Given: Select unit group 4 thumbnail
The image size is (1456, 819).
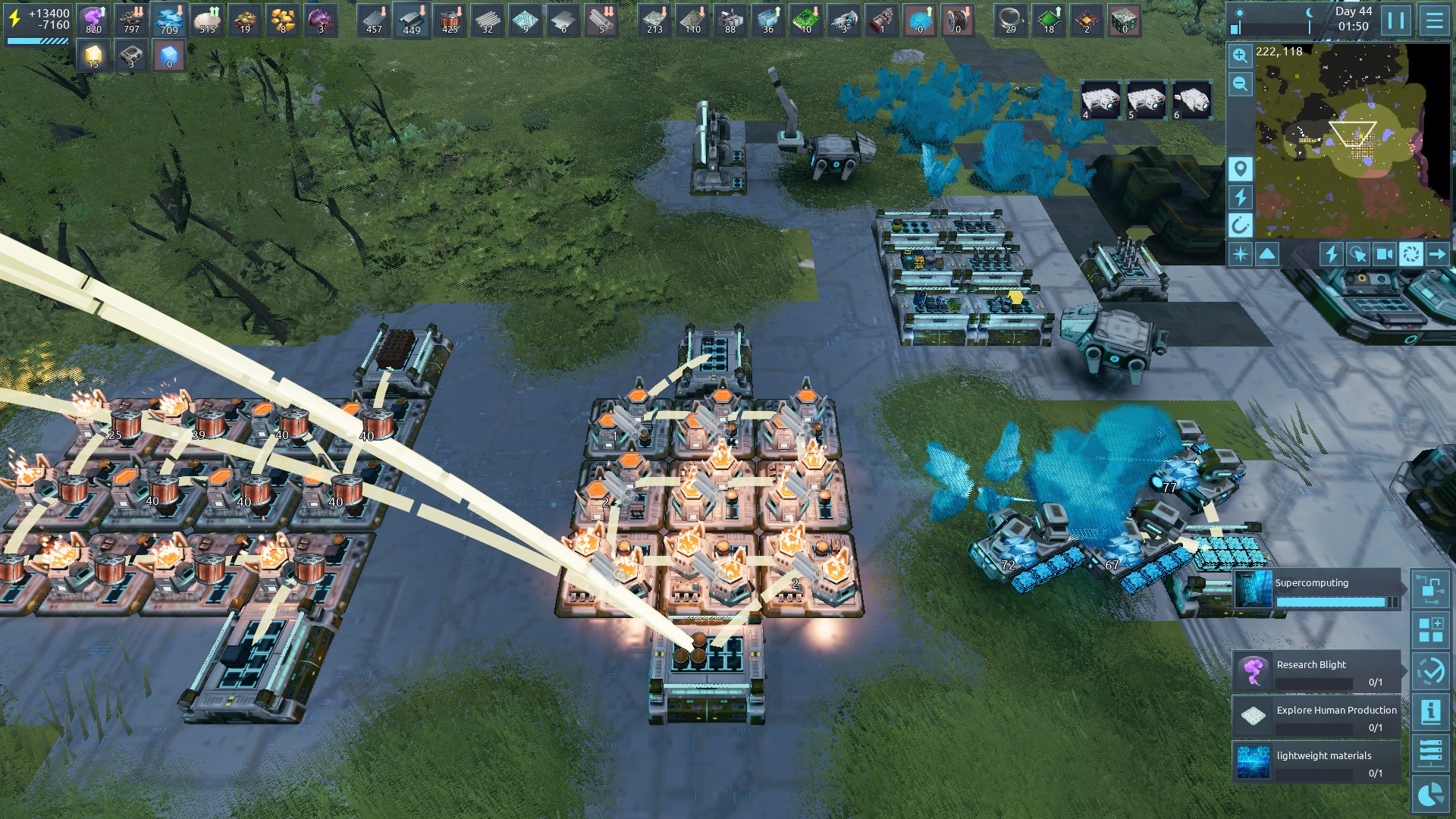Looking at the screenshot, I should tap(1100, 100).
